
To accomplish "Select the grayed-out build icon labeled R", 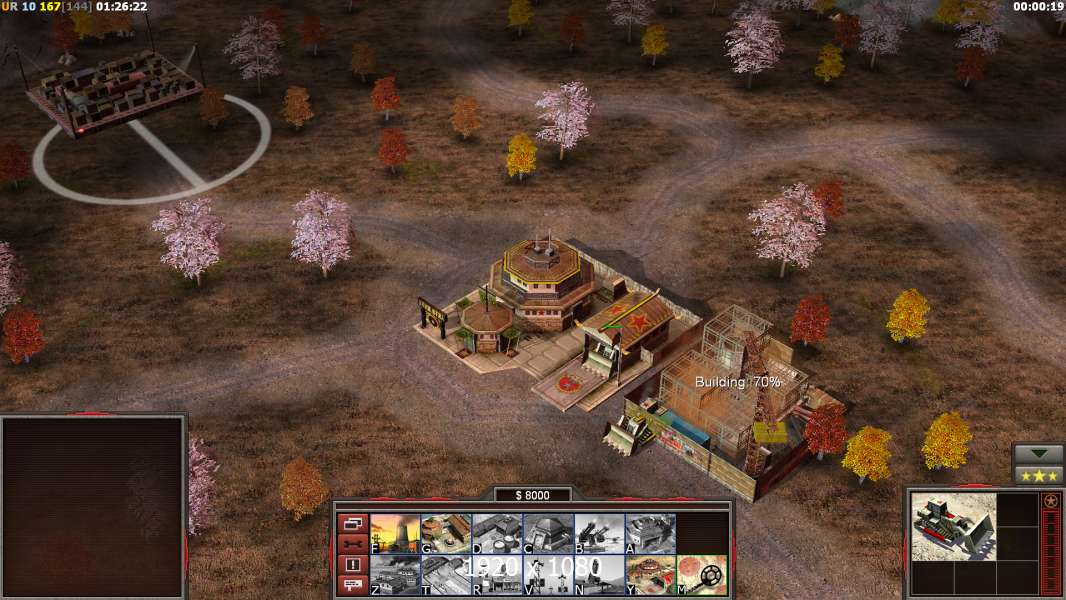I will [497, 574].
